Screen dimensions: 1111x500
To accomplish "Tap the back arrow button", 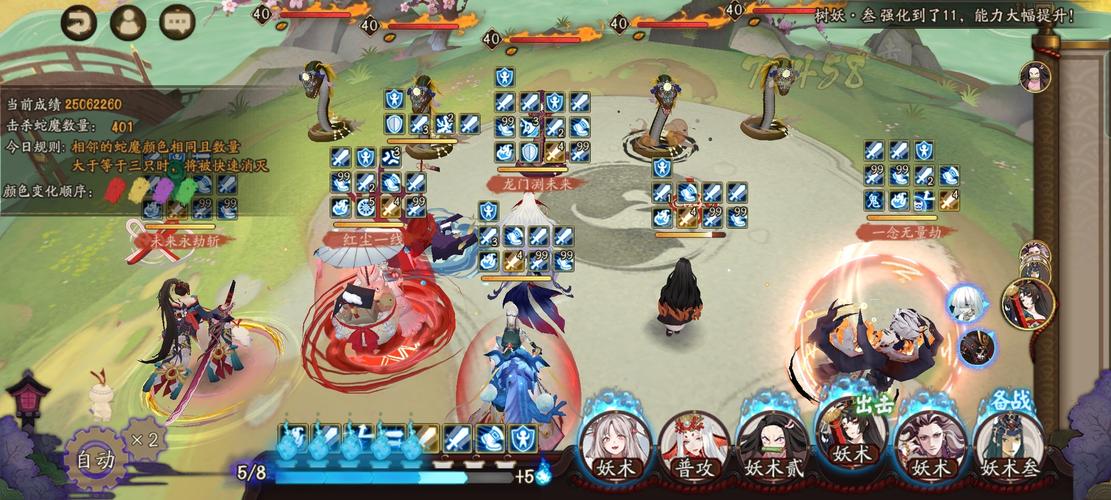I will coord(80,22).
